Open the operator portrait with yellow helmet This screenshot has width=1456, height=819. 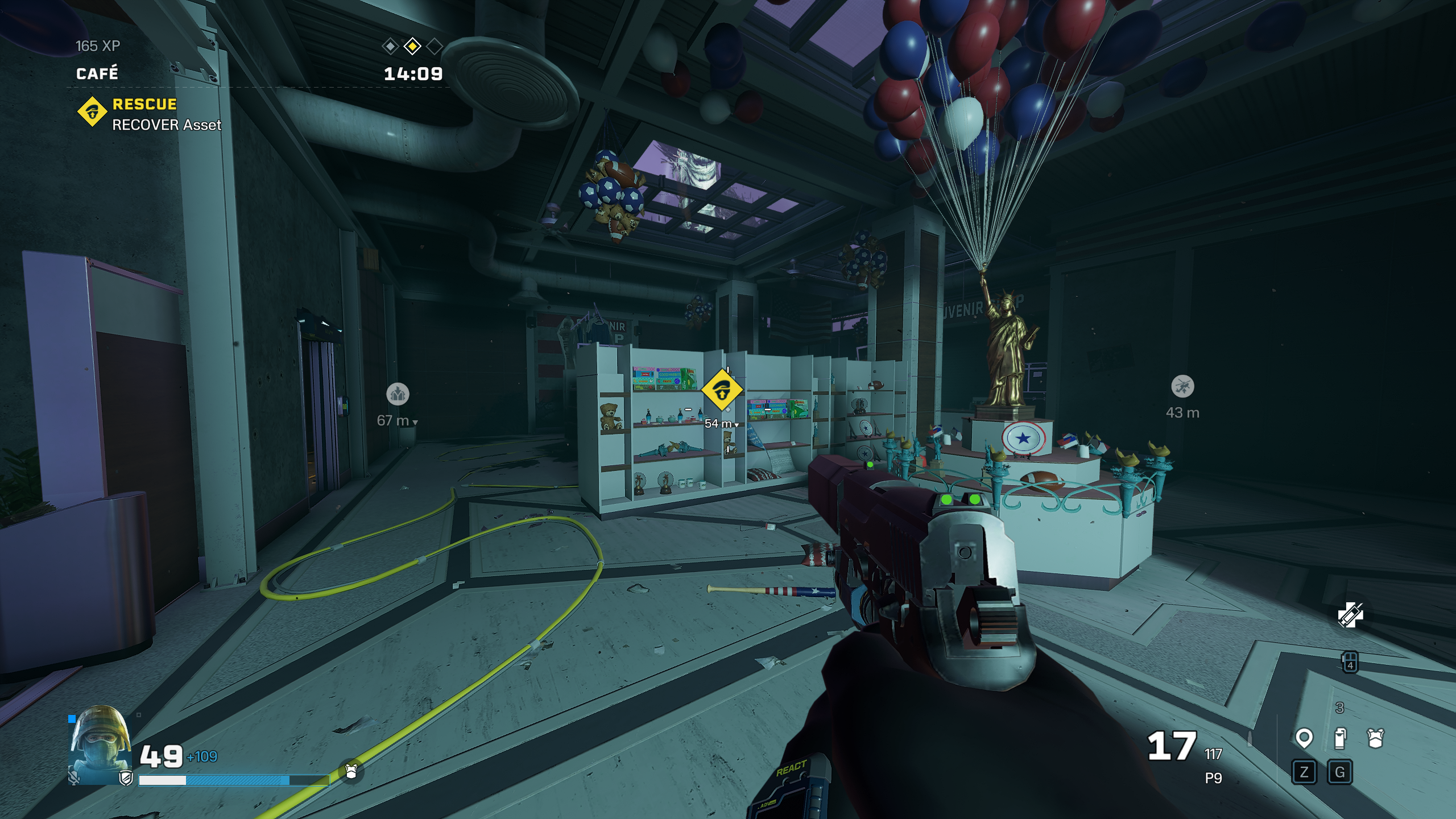(100, 744)
